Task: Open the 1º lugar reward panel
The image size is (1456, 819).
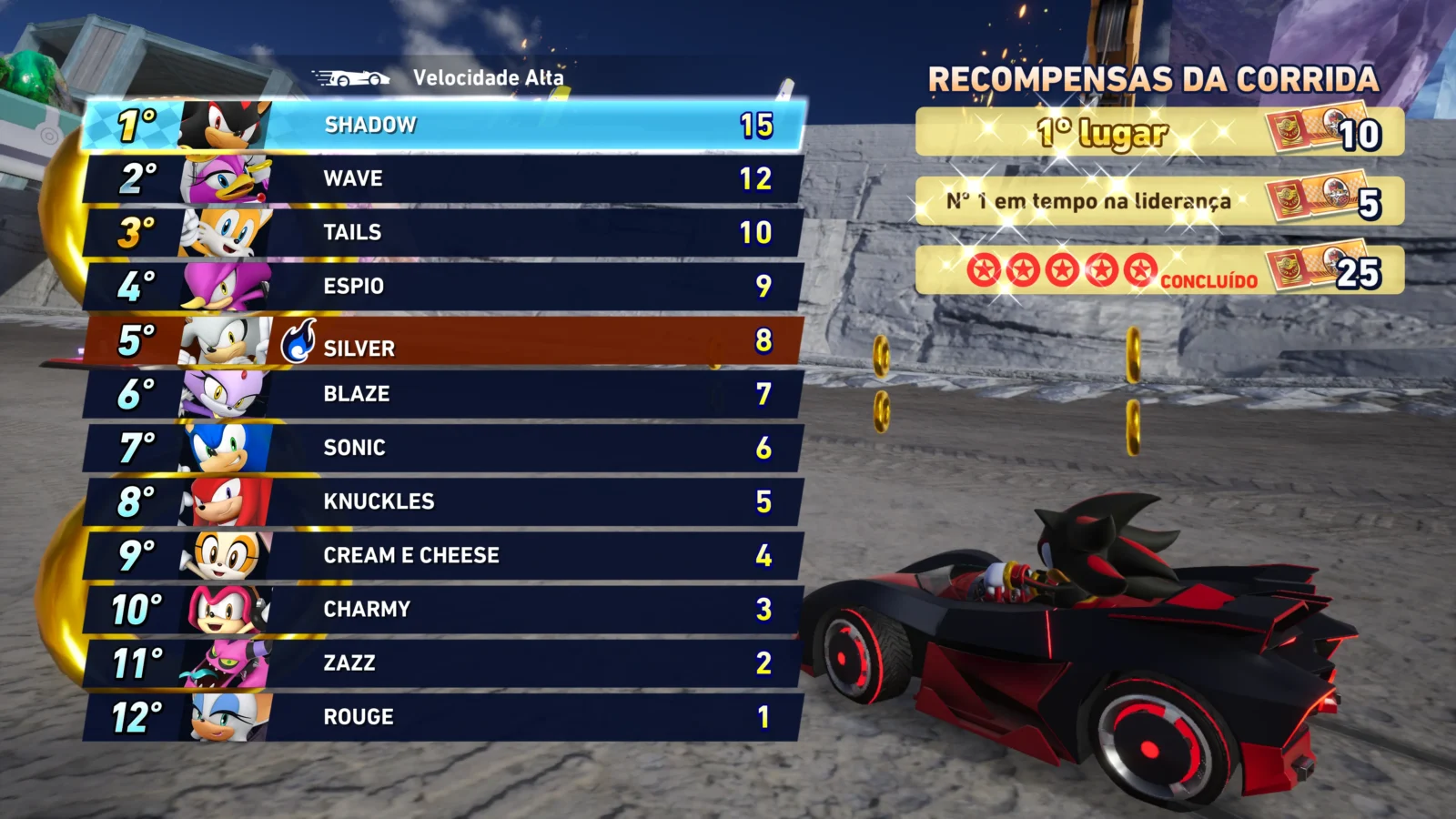Action: tap(1158, 133)
